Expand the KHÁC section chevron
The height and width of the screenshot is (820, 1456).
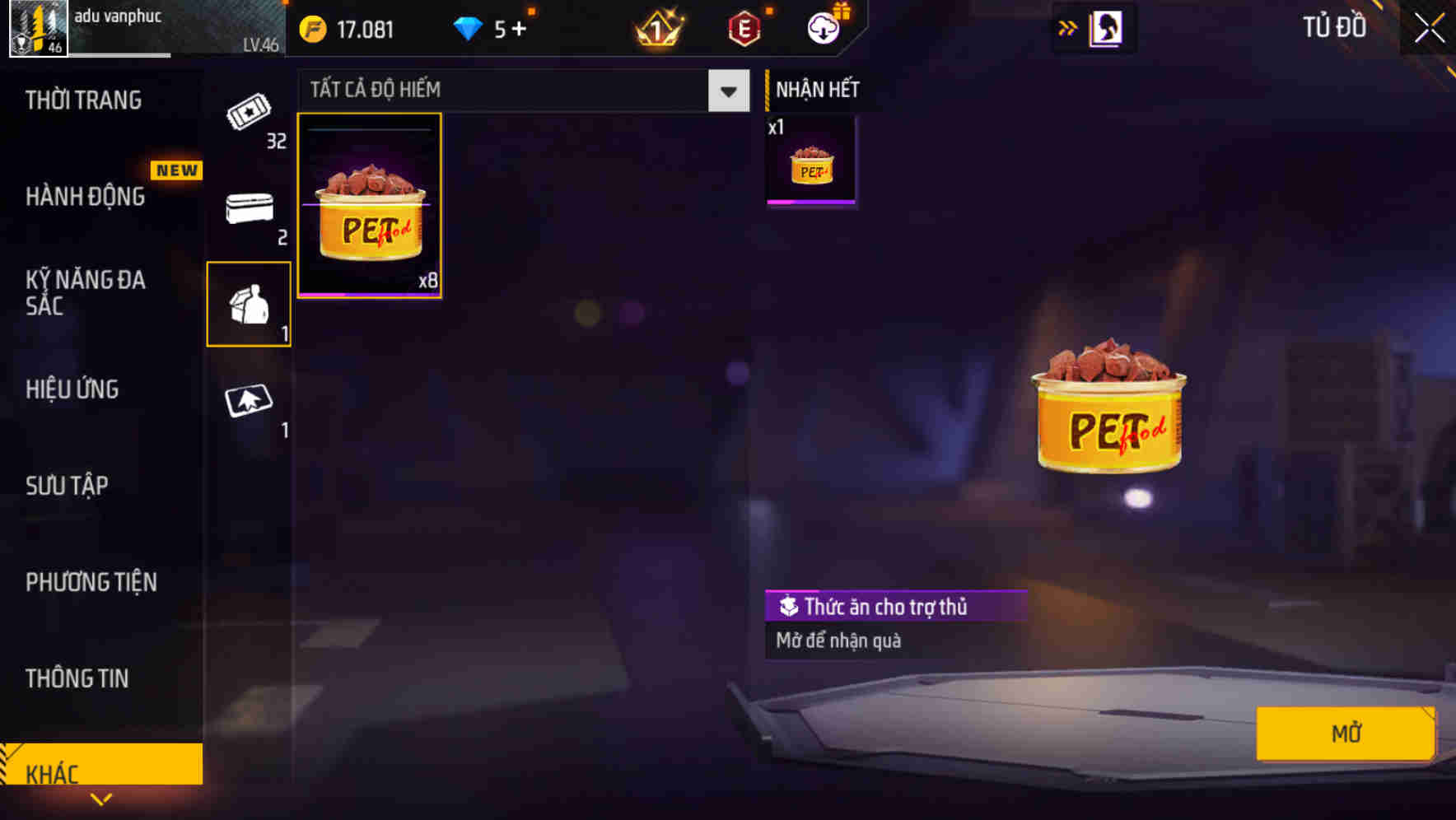[101, 799]
